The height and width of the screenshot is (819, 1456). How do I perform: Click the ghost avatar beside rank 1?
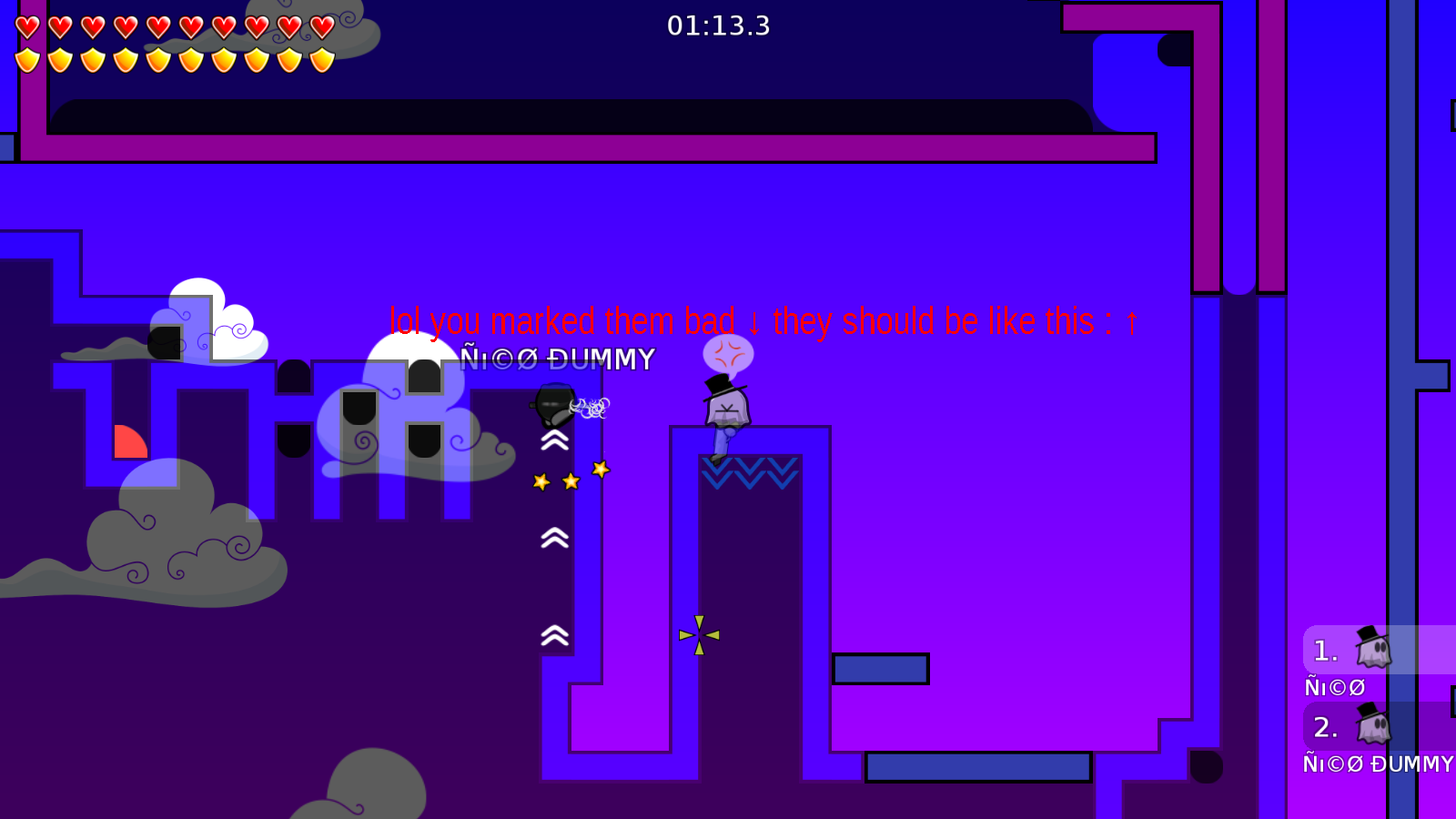[1374, 649]
